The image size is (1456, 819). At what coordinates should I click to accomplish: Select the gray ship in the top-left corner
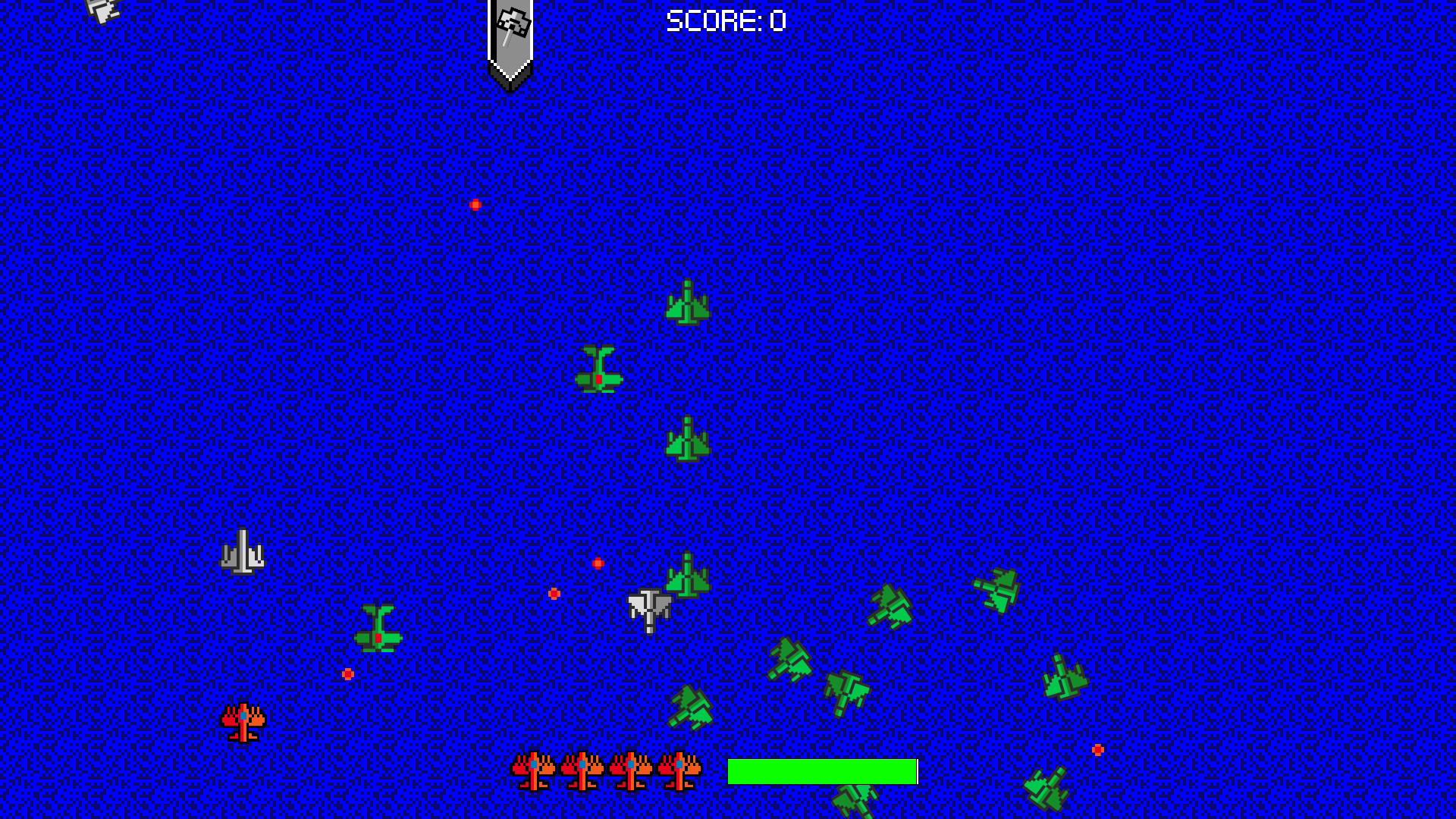104,11
